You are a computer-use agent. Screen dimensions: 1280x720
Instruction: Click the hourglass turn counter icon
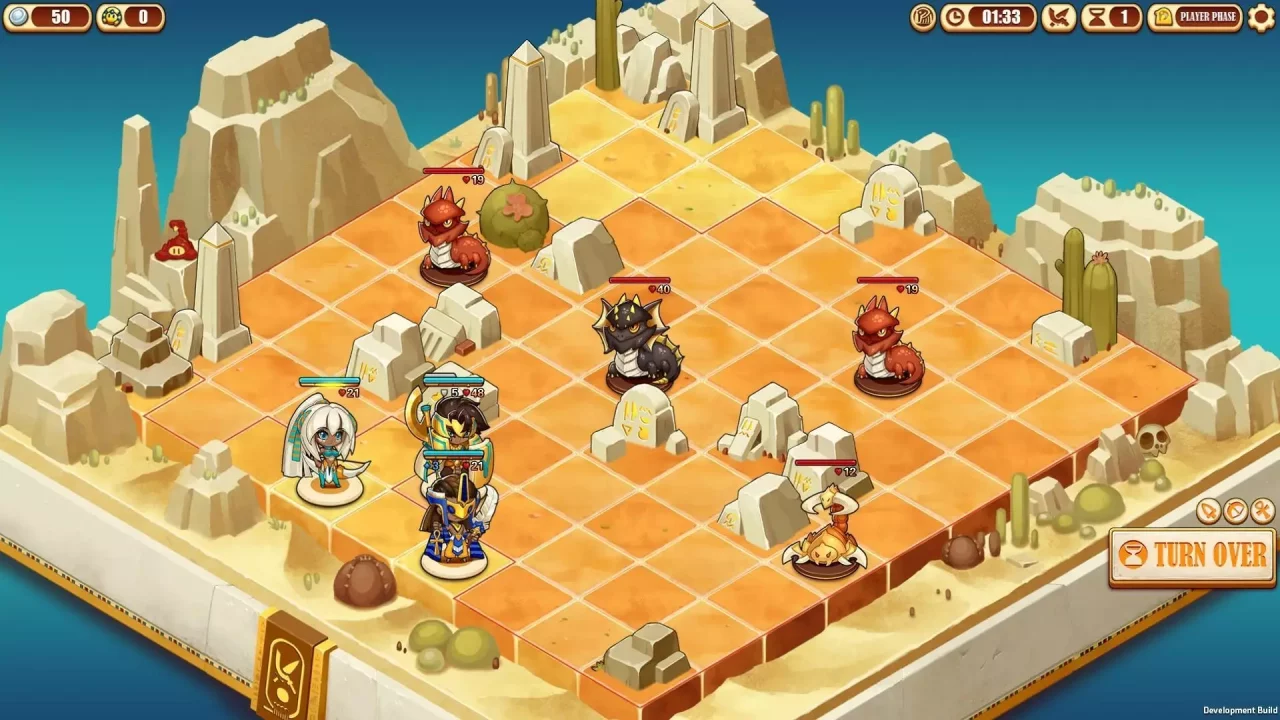(x=1096, y=17)
